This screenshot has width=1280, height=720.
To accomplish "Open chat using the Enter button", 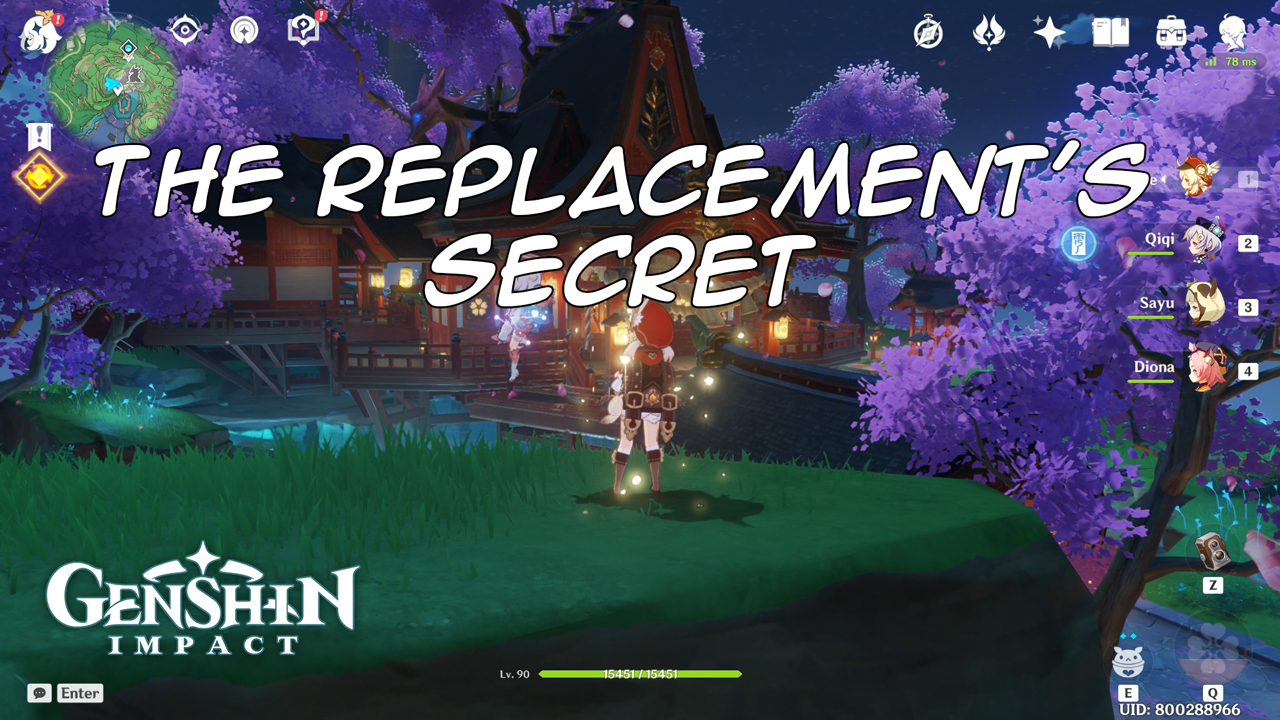I will (82, 693).
